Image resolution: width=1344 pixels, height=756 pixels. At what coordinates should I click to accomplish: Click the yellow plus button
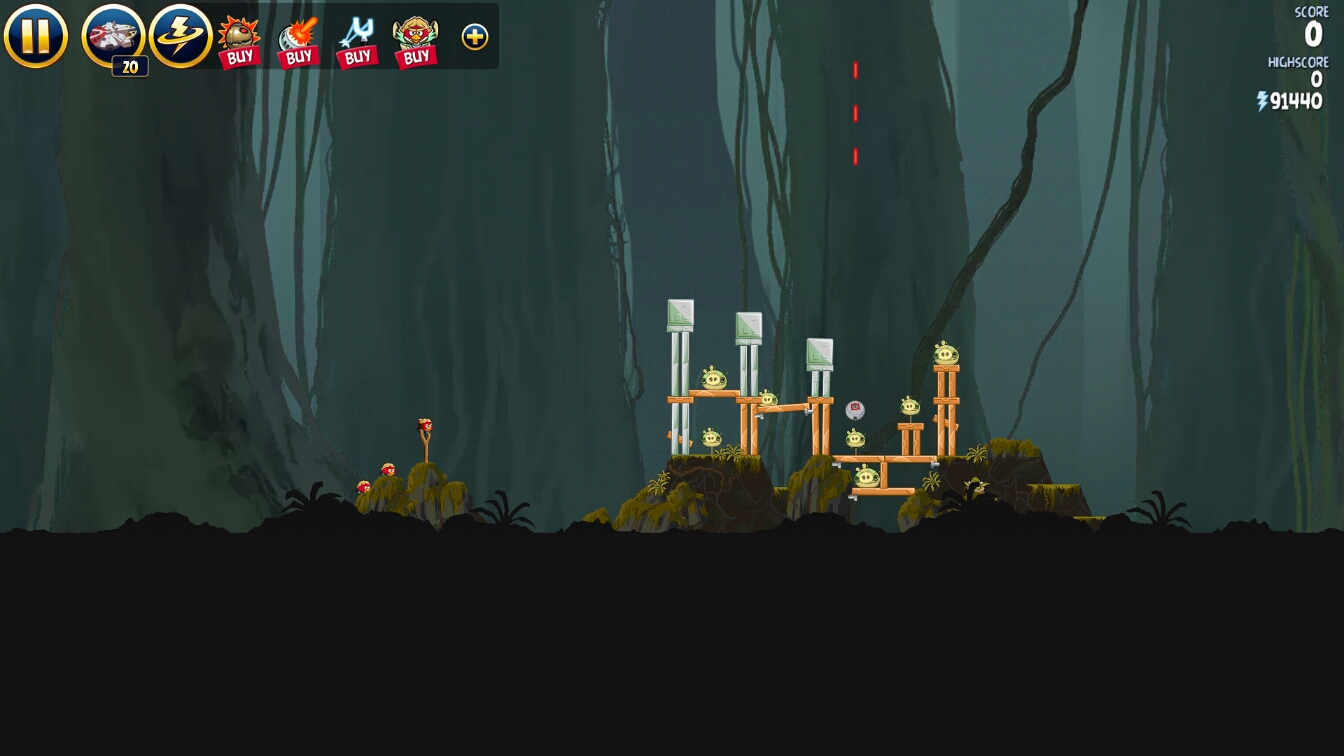(x=475, y=37)
